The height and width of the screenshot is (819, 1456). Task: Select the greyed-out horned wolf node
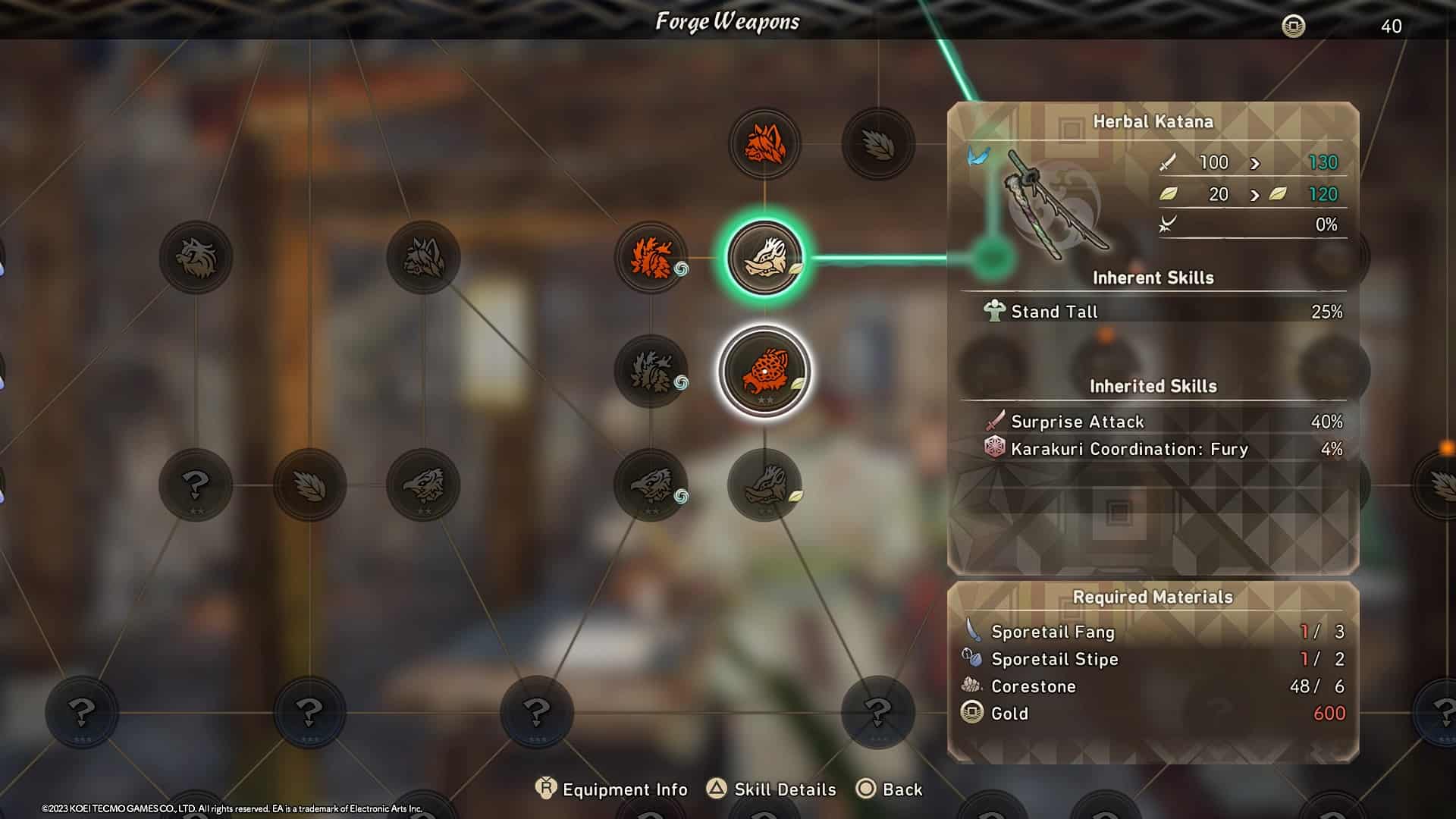(x=423, y=258)
